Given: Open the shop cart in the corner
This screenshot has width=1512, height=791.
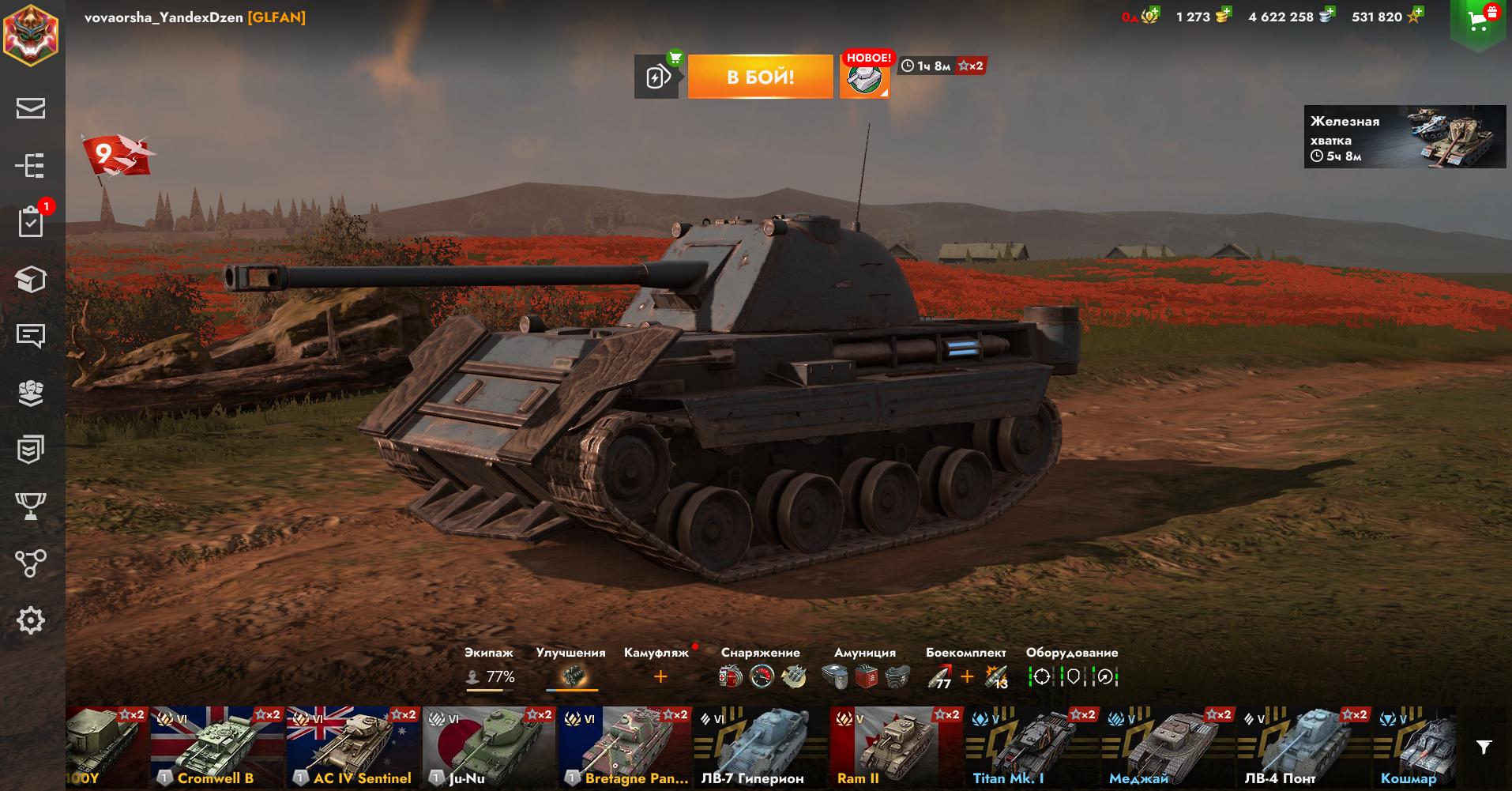Looking at the screenshot, I should (1479, 22).
